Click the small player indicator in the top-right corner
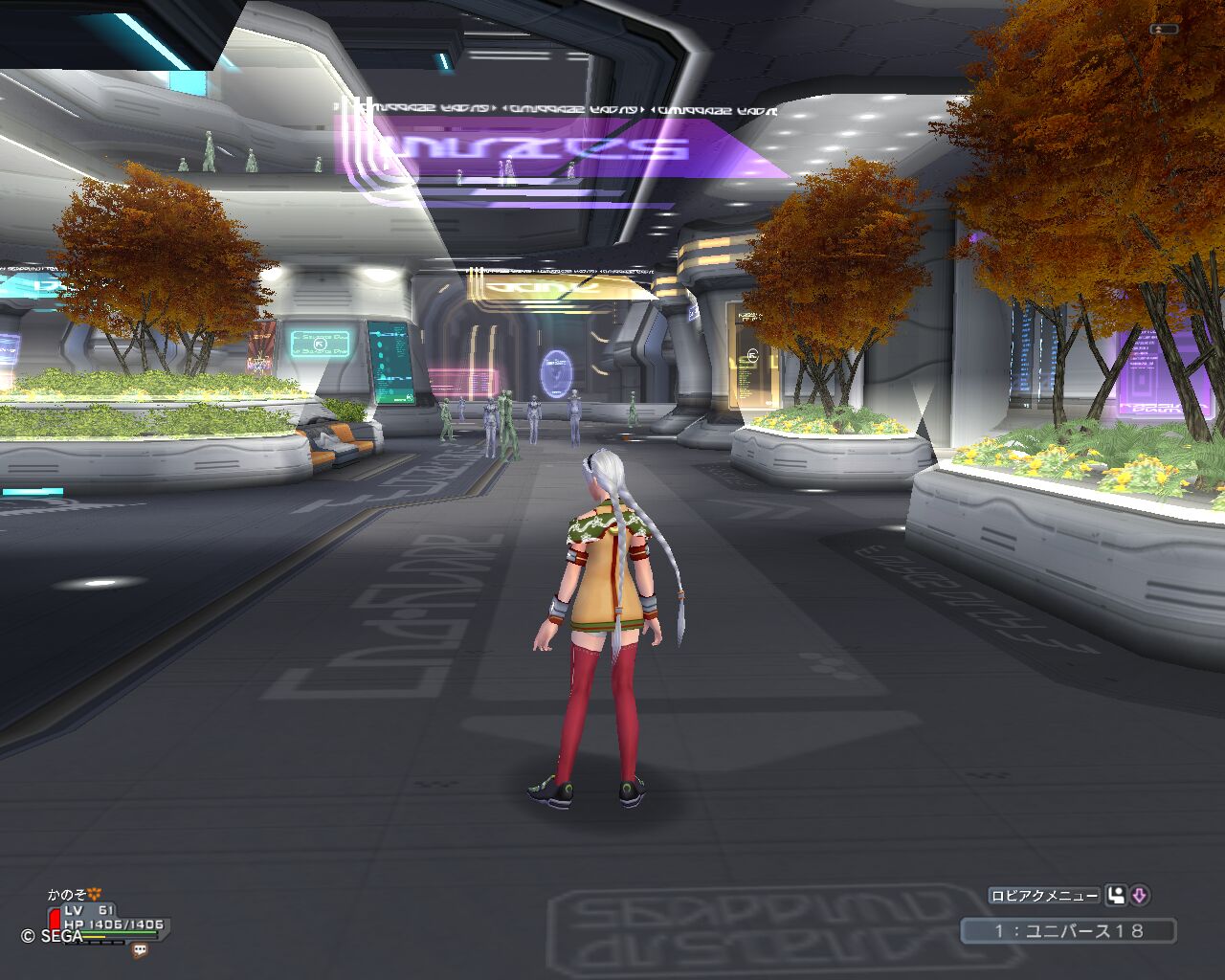Screen dimensions: 1225x980 [x=1164, y=30]
